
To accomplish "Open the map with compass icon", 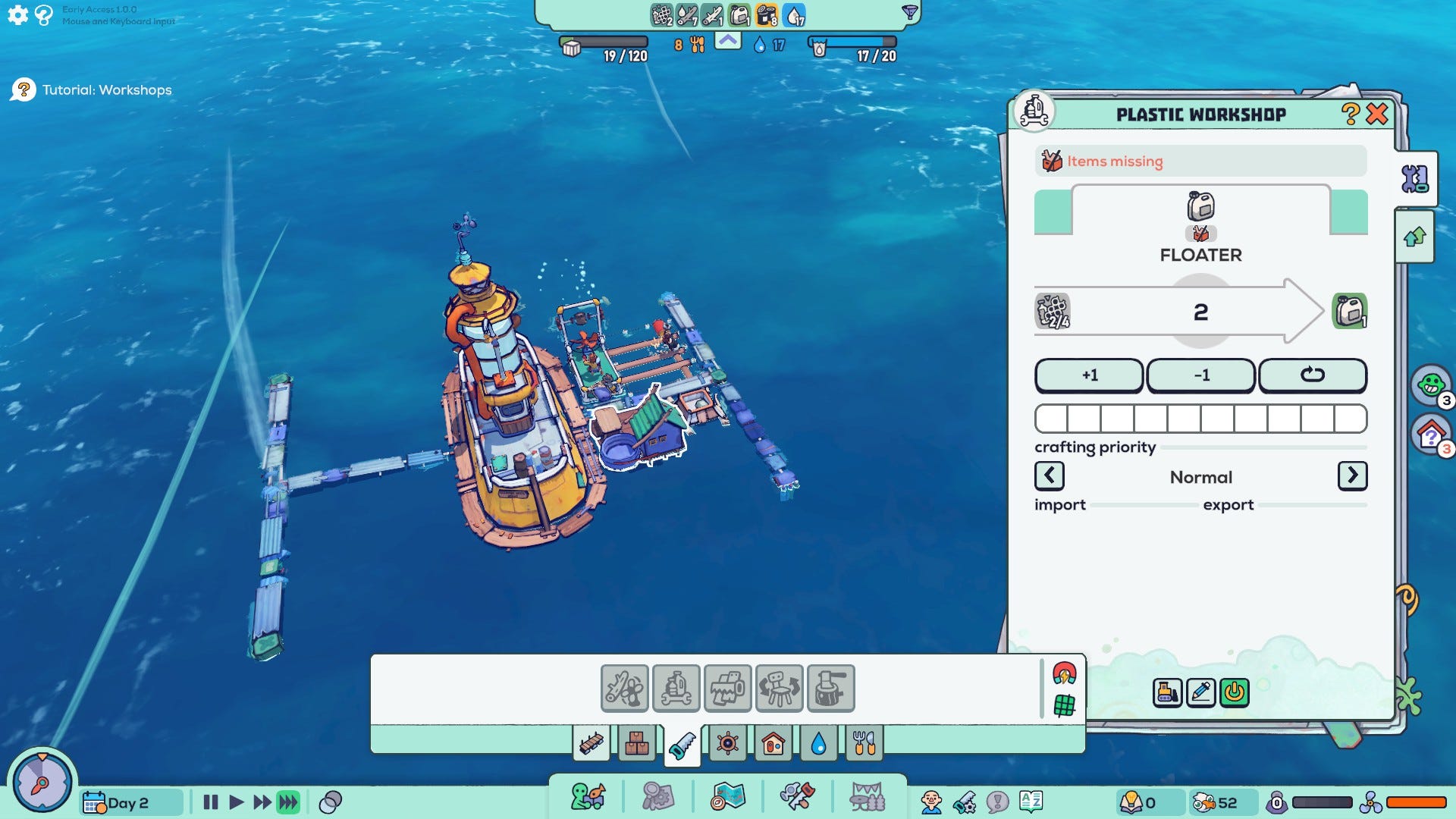I will coord(728,798).
